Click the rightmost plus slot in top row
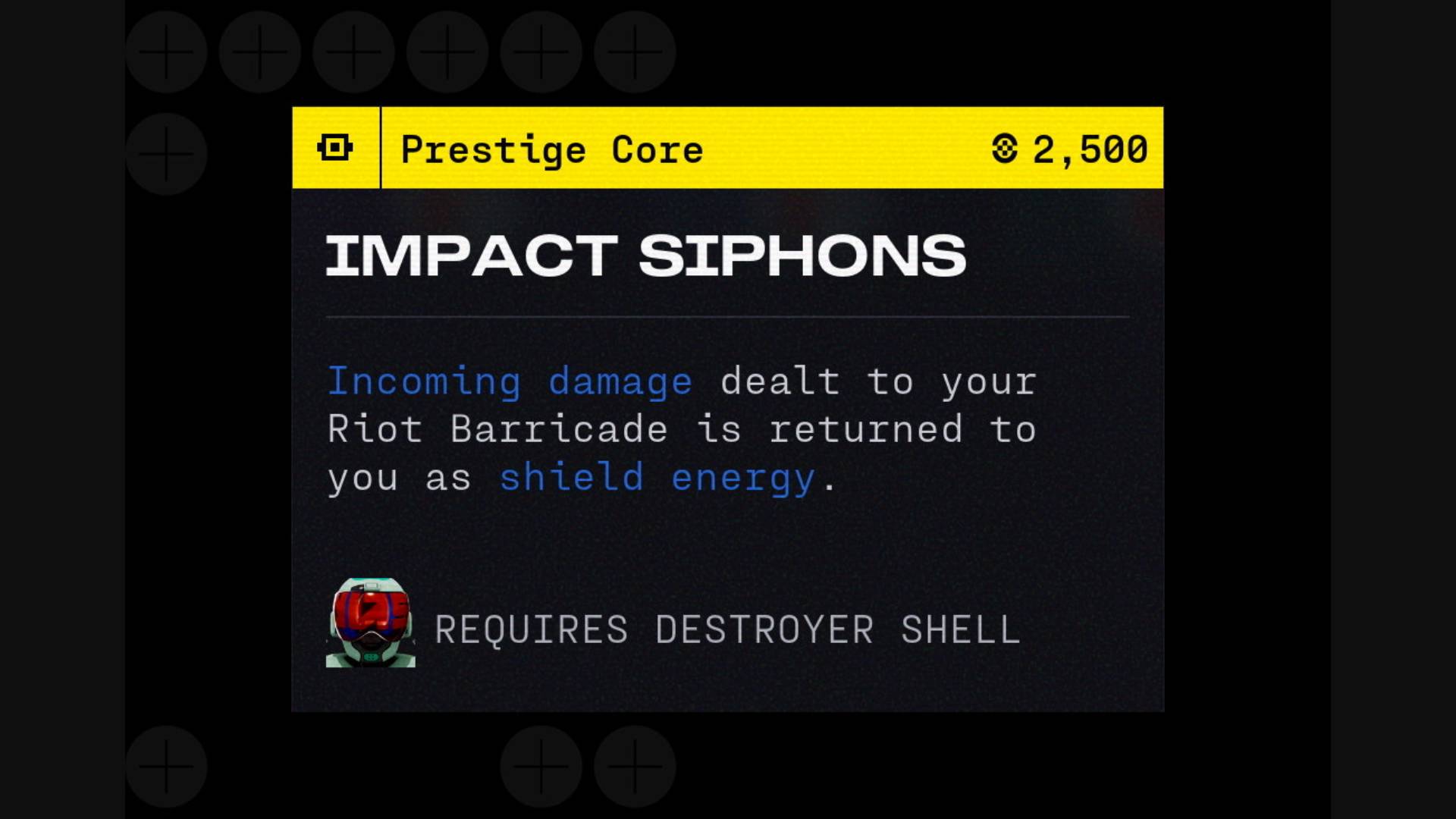Screen dimensions: 1456x819 click(634, 52)
